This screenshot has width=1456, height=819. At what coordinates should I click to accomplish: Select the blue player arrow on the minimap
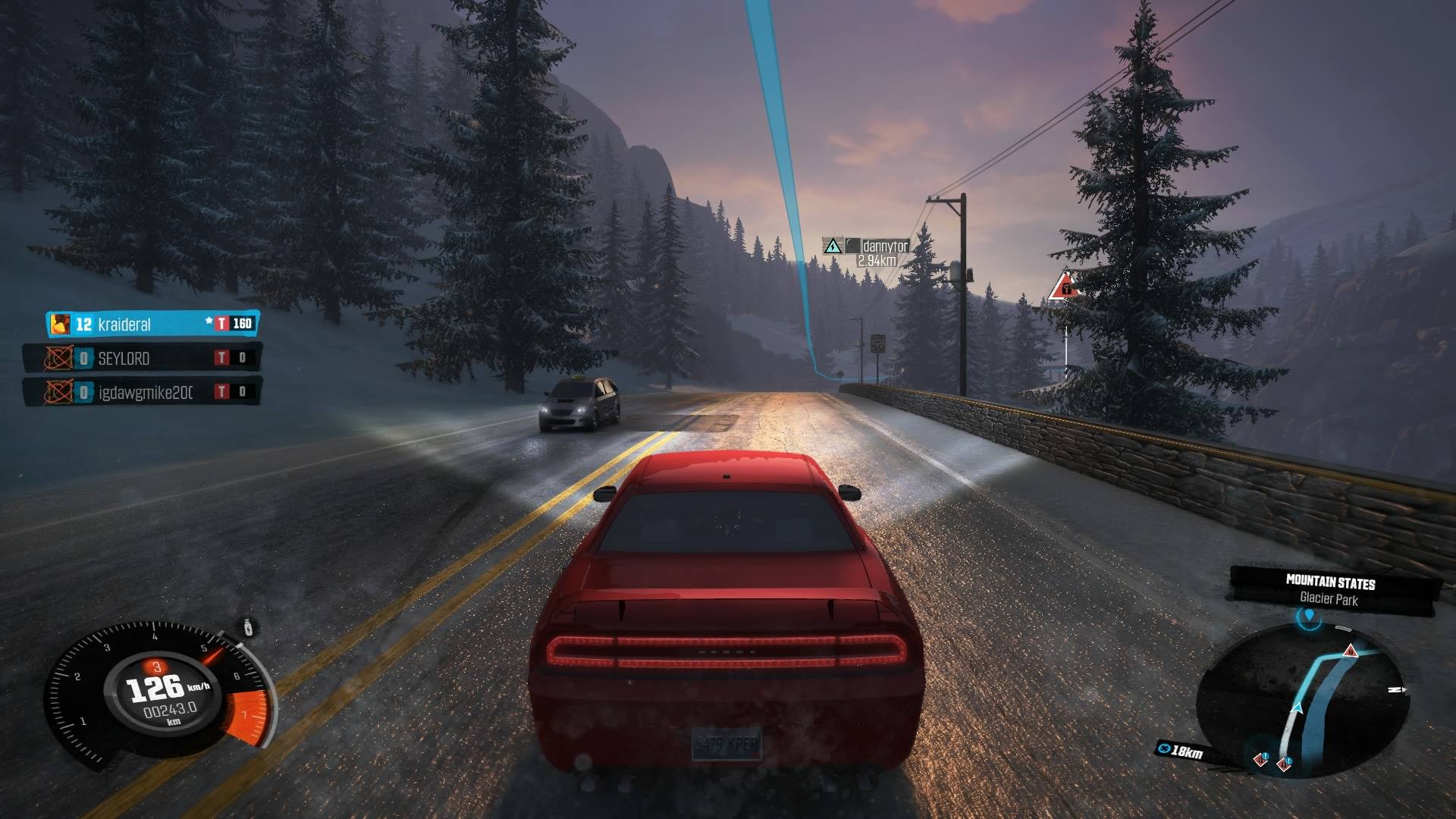(1299, 708)
